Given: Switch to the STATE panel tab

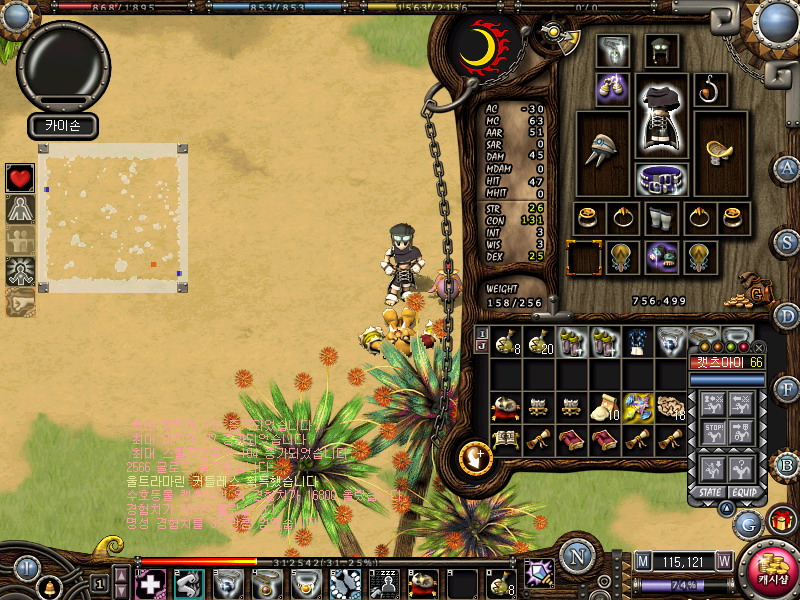Looking at the screenshot, I should click(x=710, y=492).
